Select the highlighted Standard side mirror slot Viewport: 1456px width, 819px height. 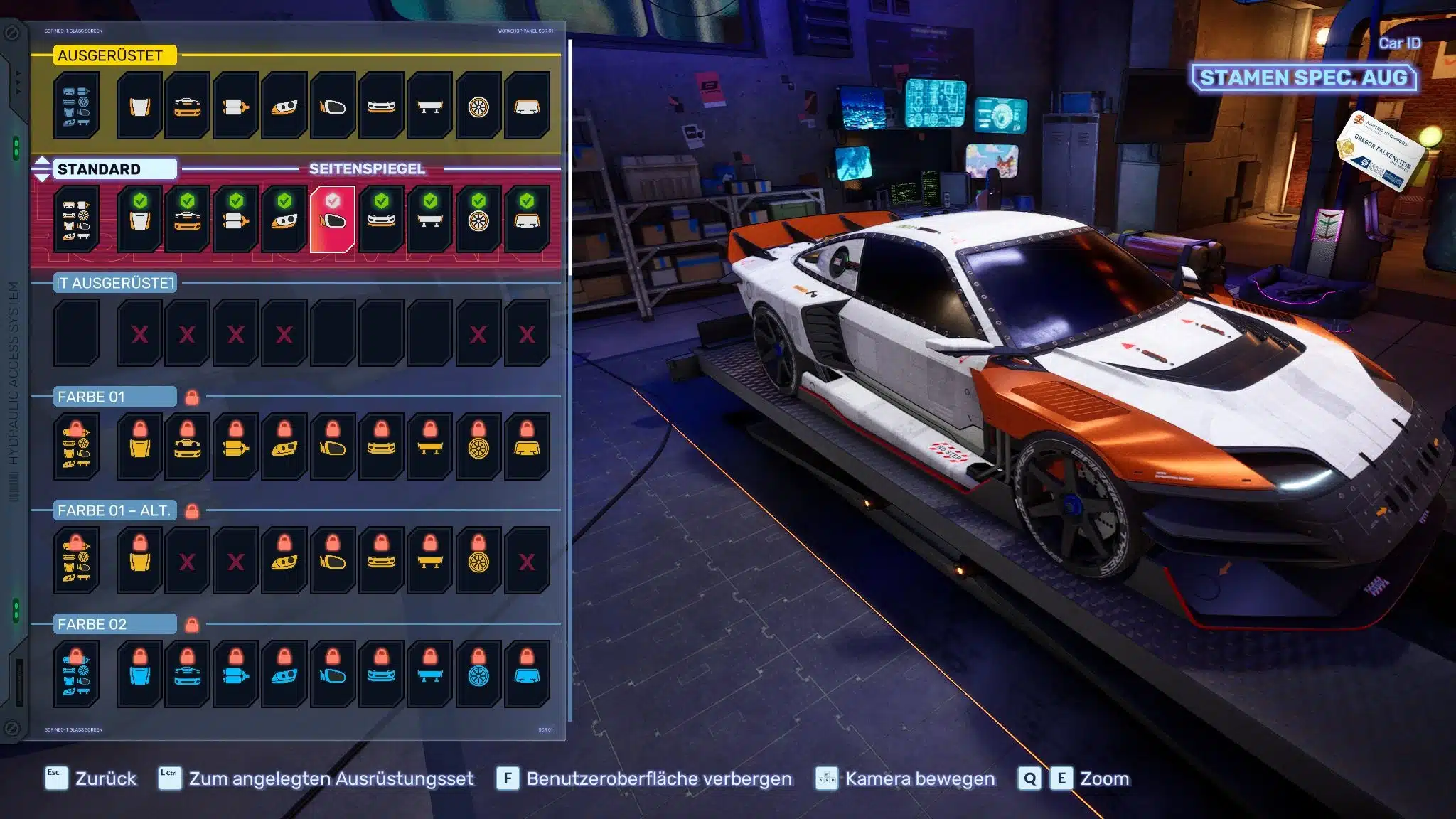(x=333, y=219)
